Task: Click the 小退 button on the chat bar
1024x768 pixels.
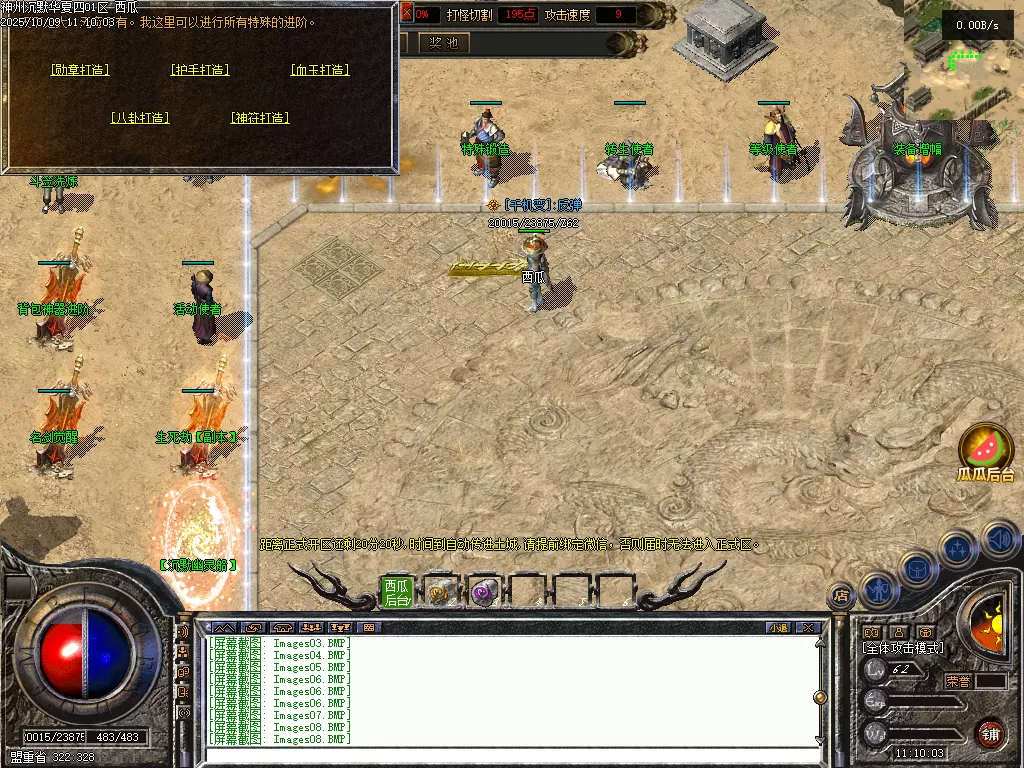Action: pos(778,628)
